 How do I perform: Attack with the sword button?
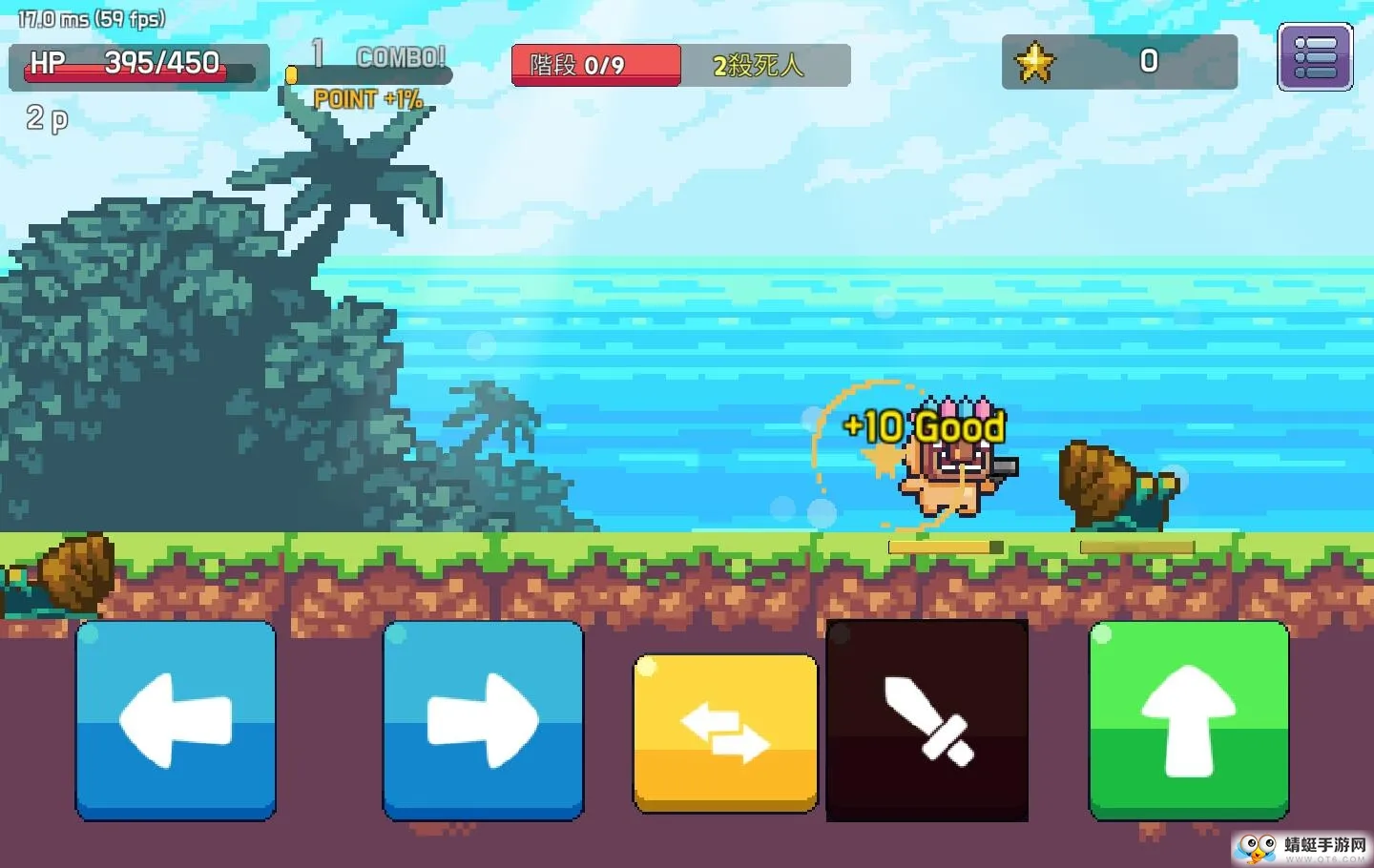[x=927, y=721]
